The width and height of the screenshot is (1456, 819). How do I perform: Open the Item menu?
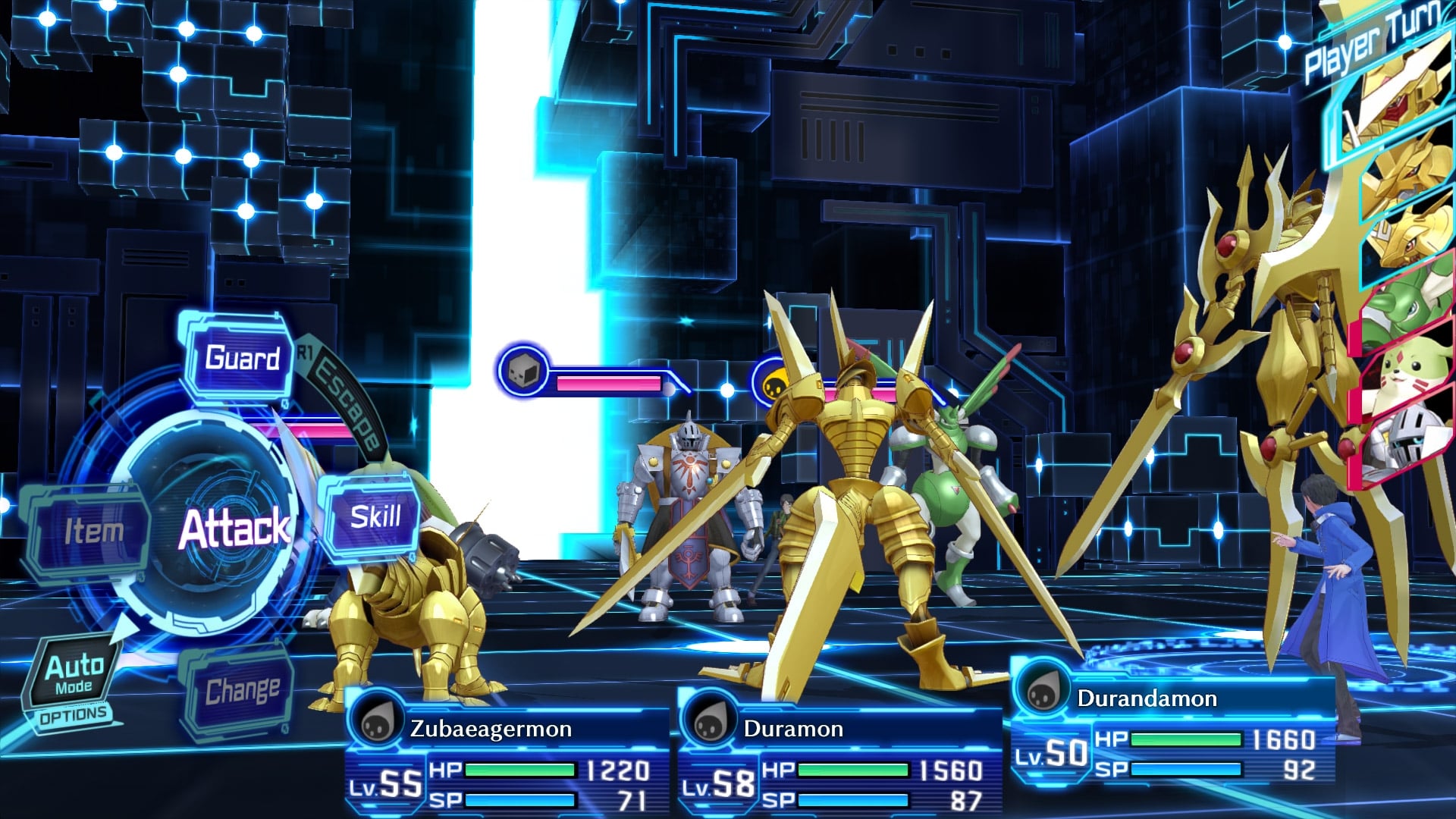click(93, 532)
